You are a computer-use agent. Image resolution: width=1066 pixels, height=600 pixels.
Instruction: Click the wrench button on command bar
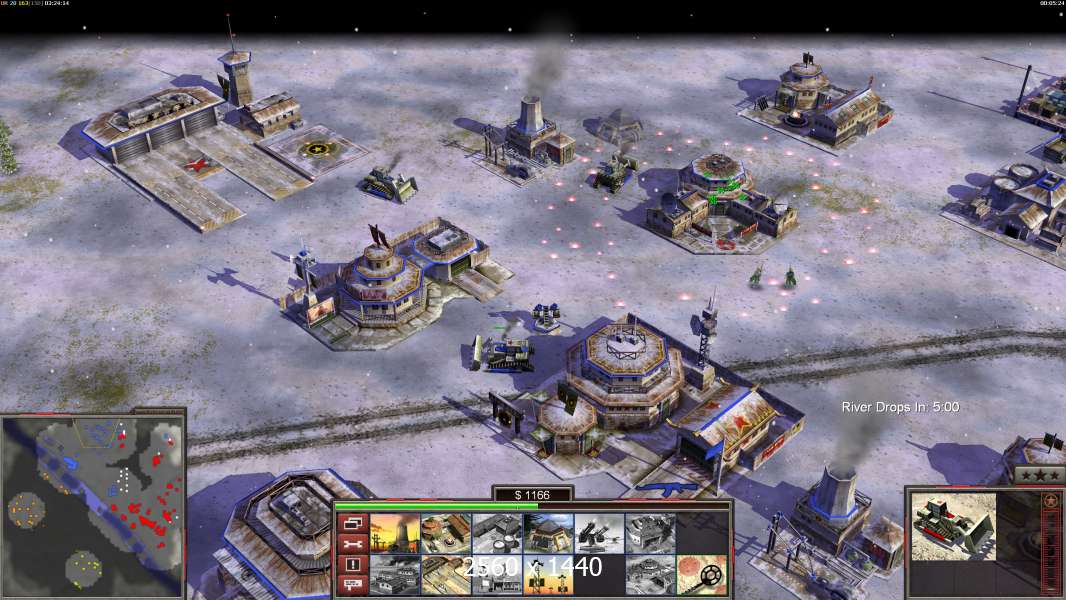[352, 545]
